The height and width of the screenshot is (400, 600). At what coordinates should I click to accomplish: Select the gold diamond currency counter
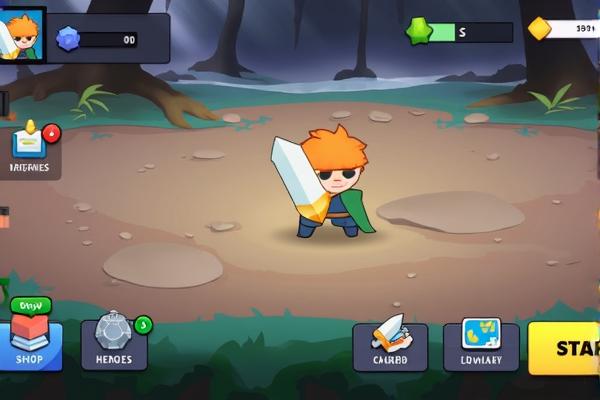coord(565,29)
